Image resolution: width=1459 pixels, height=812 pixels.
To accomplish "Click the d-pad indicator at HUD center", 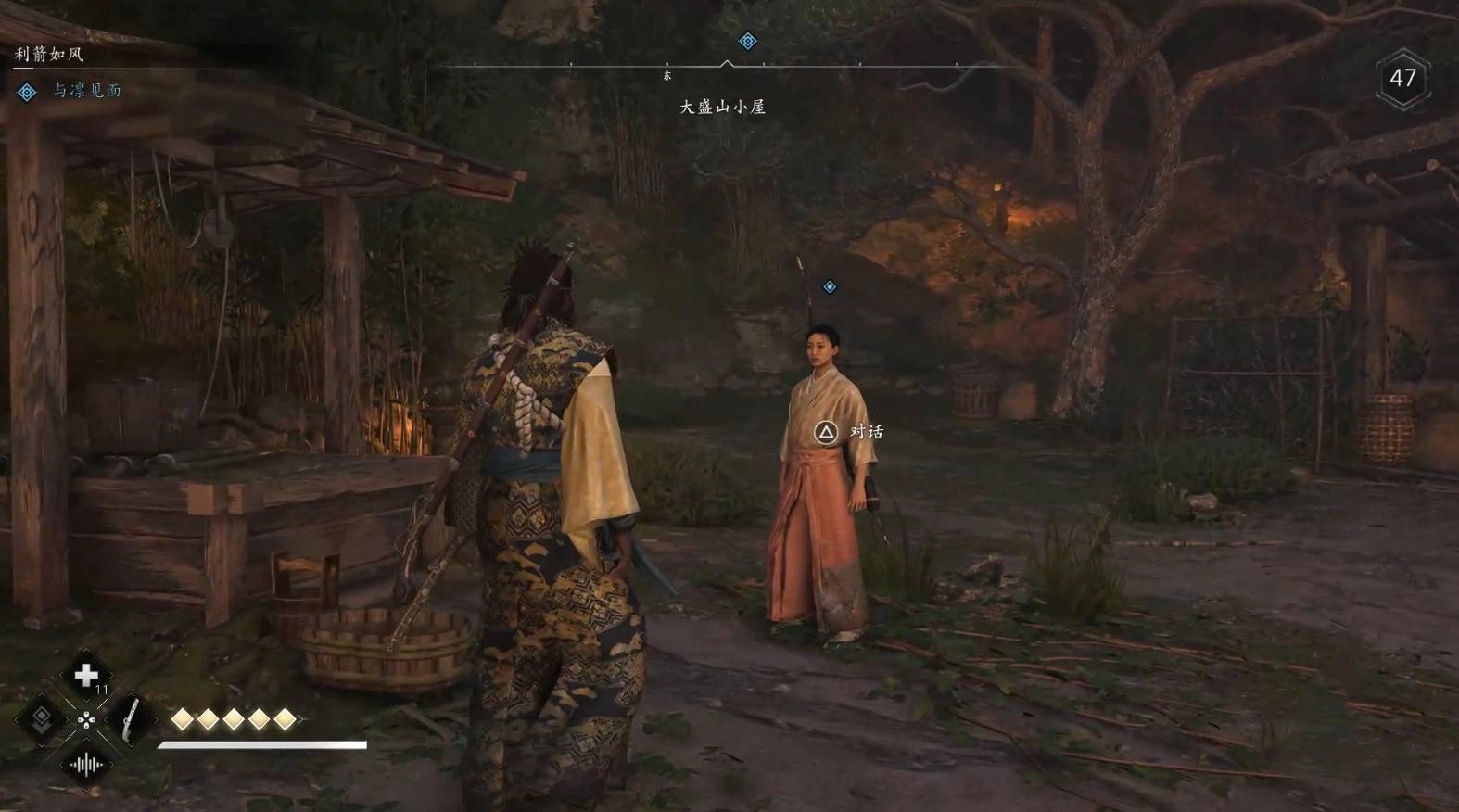I will click(x=86, y=720).
